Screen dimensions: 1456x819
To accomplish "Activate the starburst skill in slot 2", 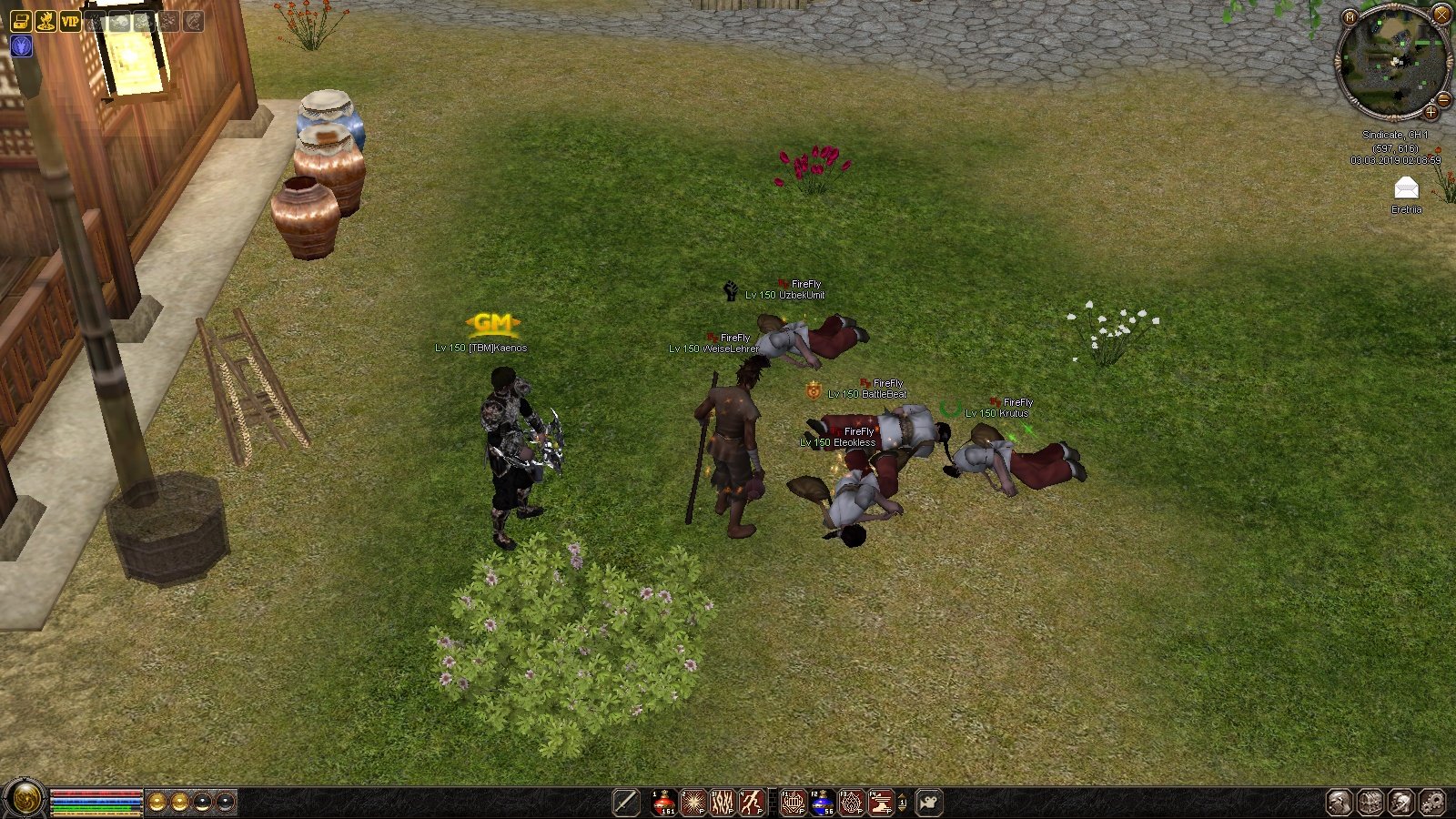I will 693,803.
